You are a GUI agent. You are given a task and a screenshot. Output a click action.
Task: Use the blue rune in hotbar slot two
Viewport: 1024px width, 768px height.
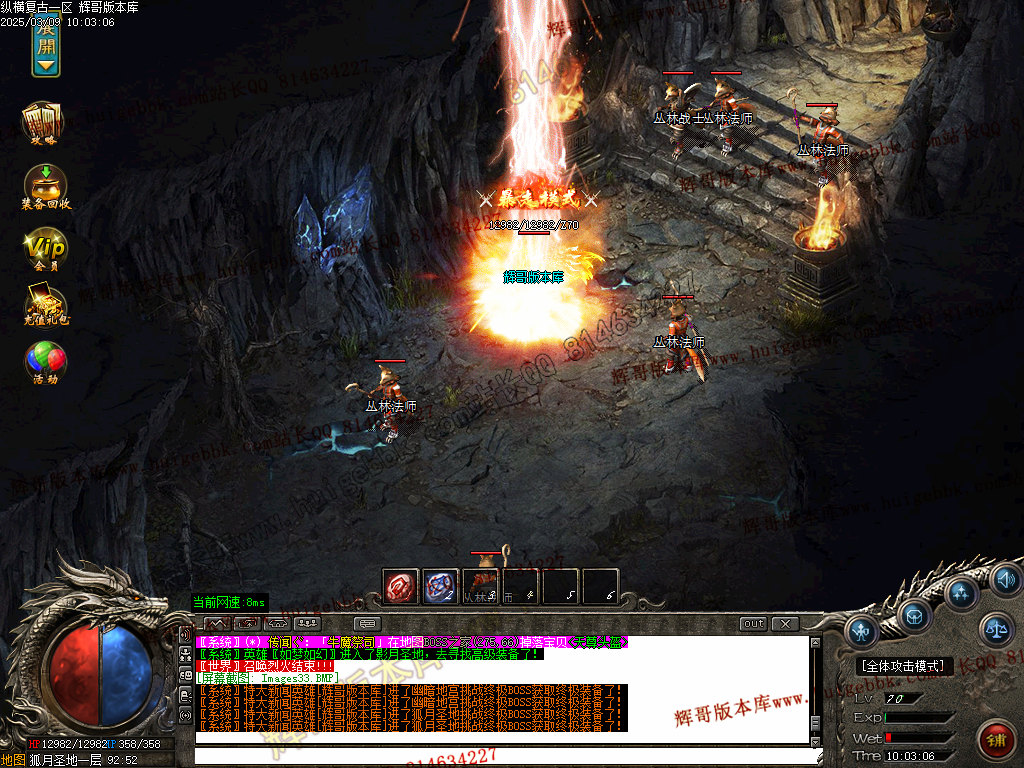[x=440, y=587]
